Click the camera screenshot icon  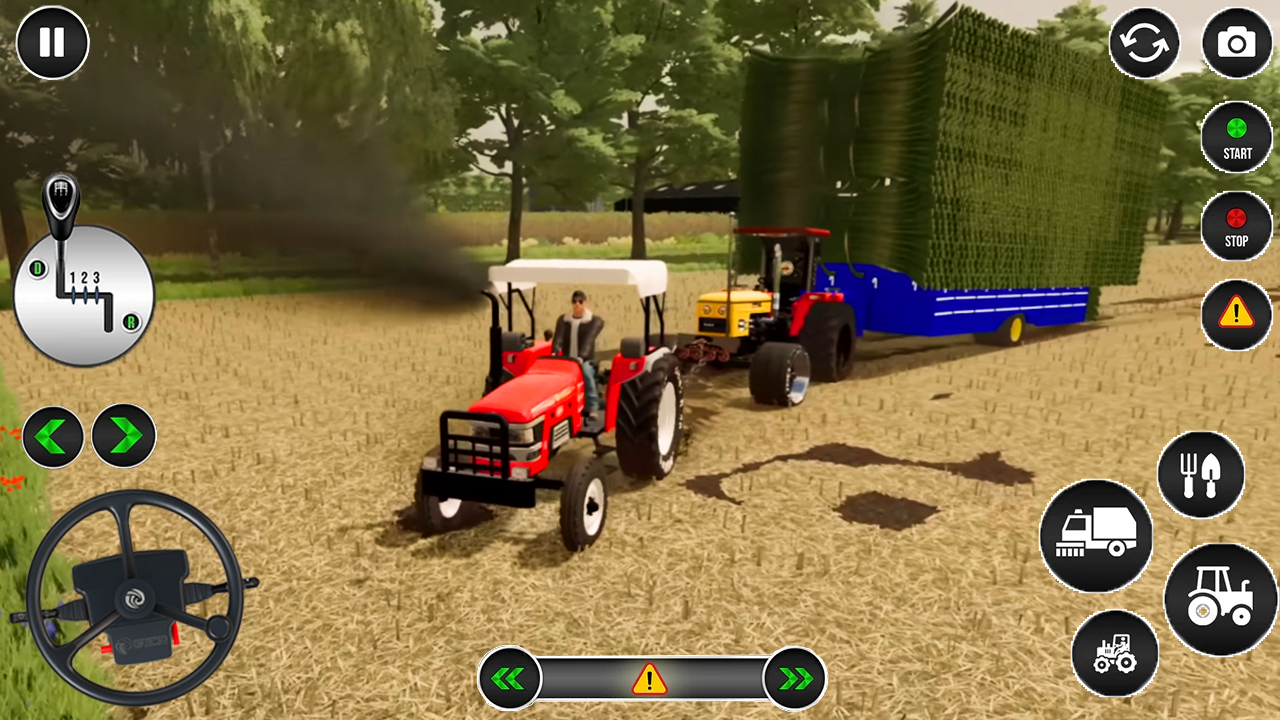(1237, 44)
